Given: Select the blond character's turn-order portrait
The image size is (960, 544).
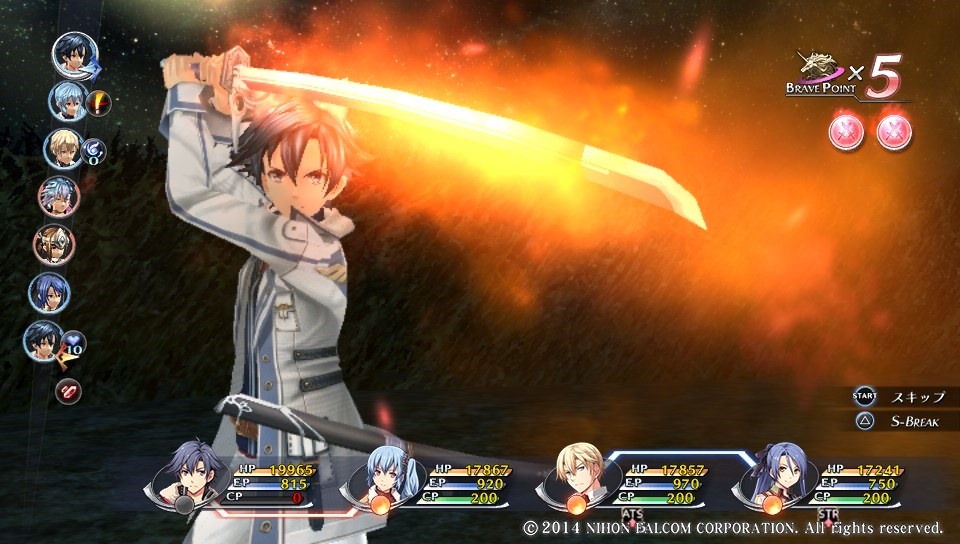Looking at the screenshot, I should [62, 149].
